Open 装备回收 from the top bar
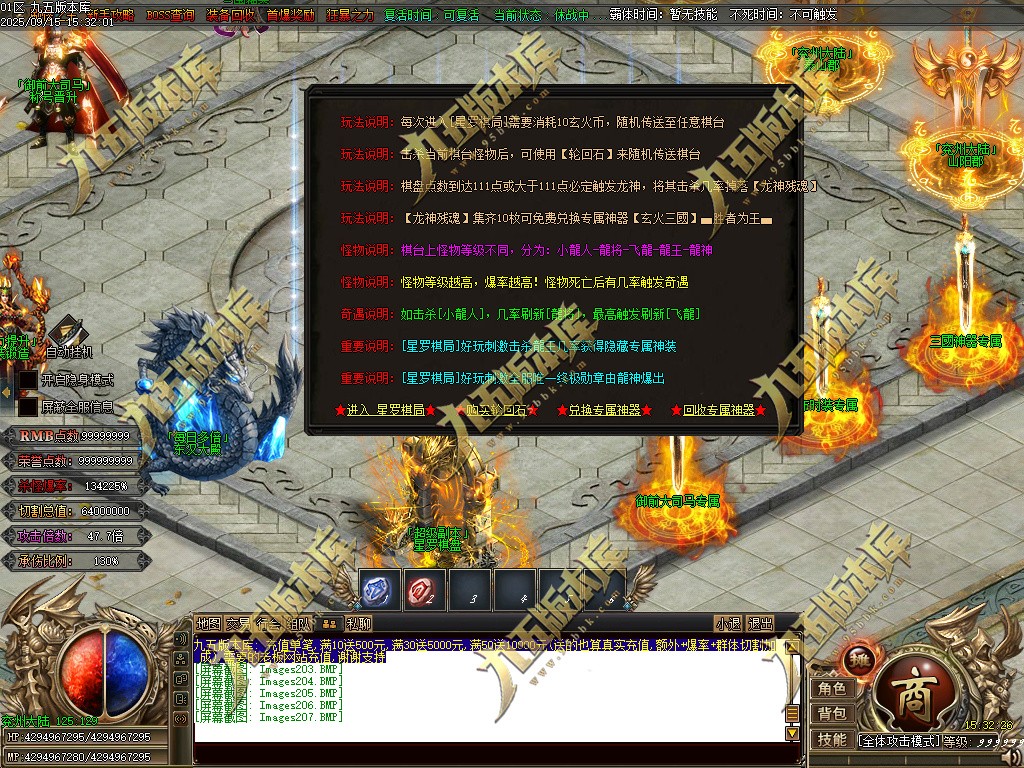This screenshot has width=1024, height=768. (230, 16)
